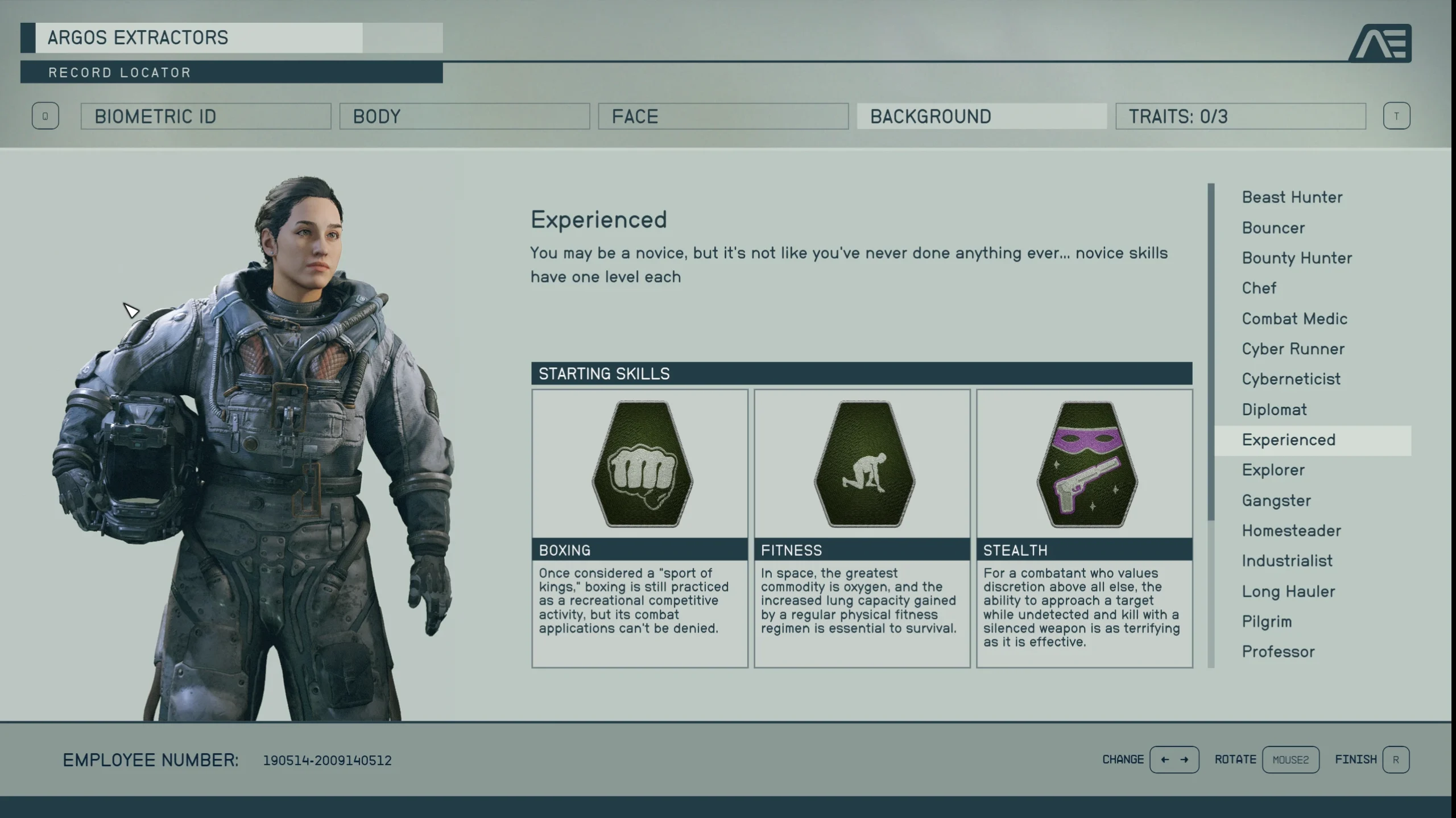Click the right arrow in Change control

click(x=1186, y=759)
